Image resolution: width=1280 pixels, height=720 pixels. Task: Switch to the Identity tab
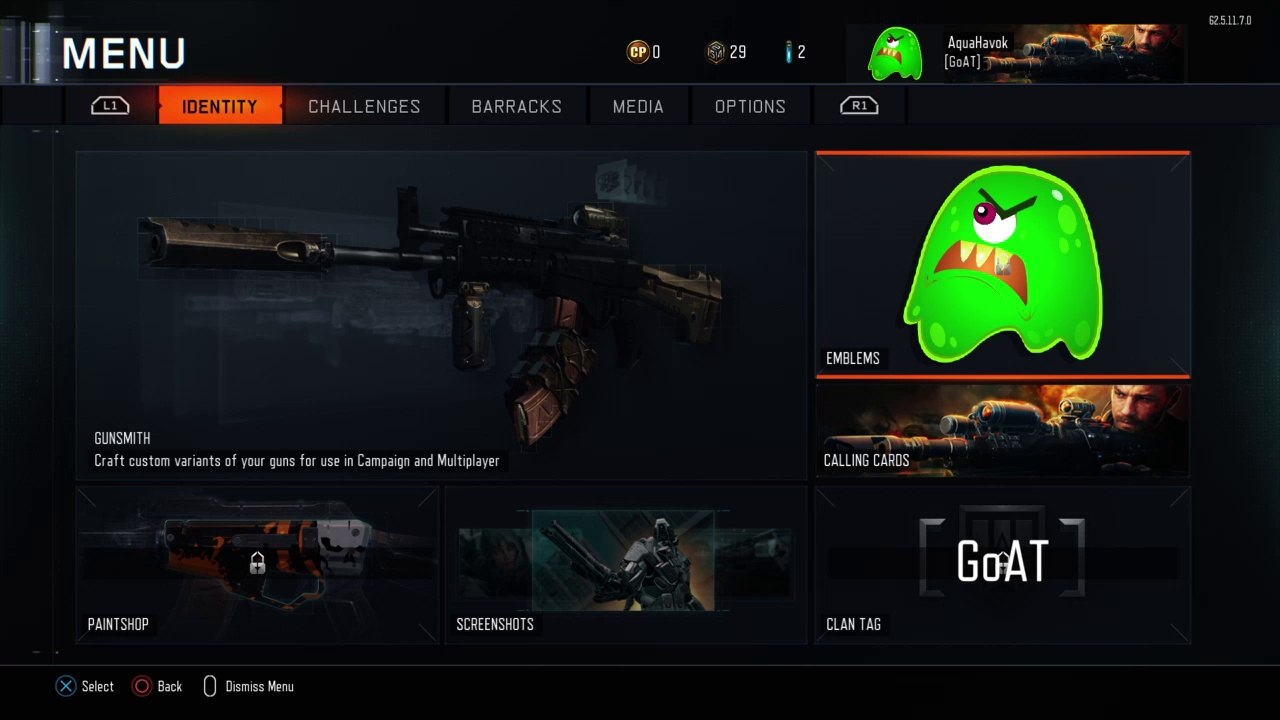(220, 106)
